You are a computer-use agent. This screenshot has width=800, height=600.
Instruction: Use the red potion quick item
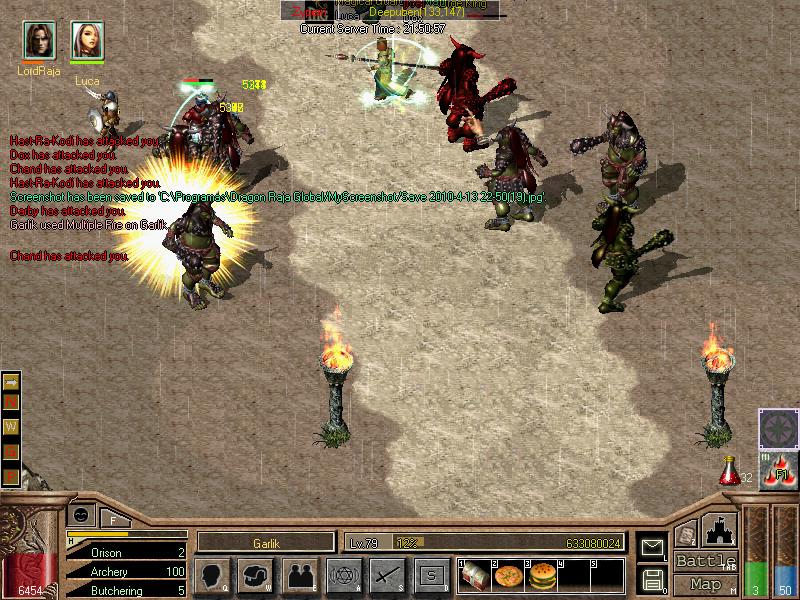[730, 470]
